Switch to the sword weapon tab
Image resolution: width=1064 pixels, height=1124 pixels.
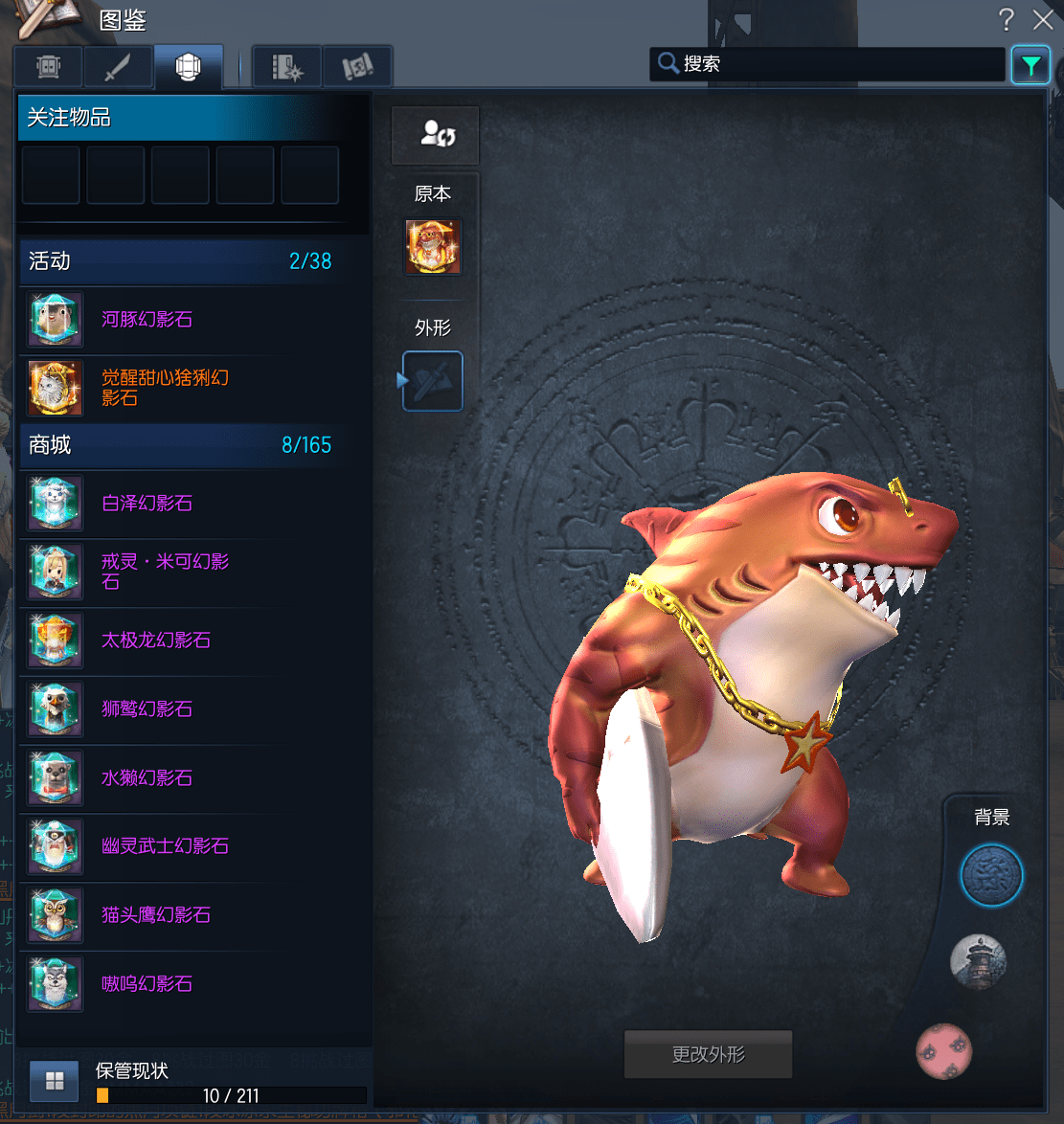[x=118, y=67]
